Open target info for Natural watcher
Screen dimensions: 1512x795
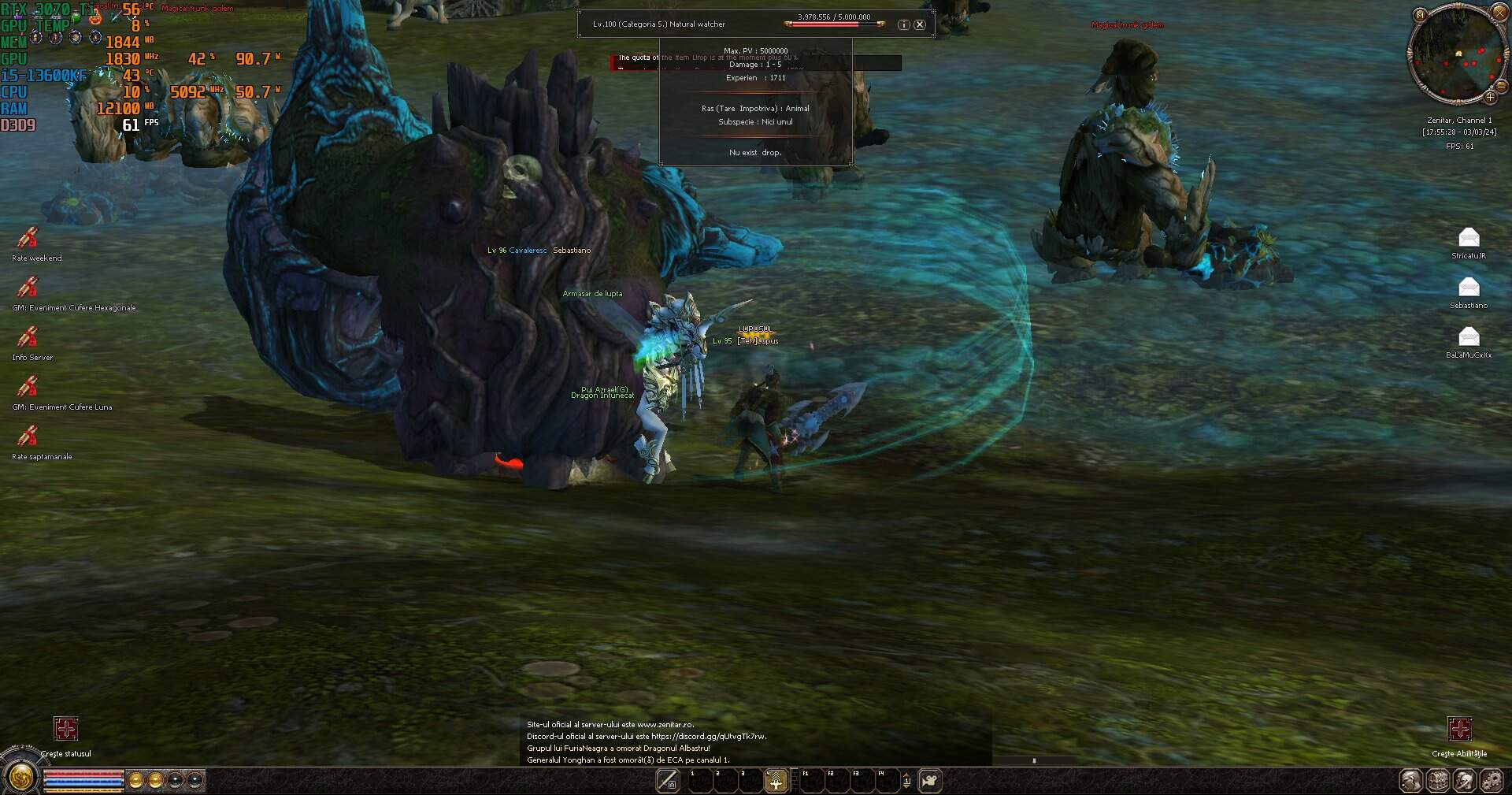pyautogui.click(x=903, y=24)
